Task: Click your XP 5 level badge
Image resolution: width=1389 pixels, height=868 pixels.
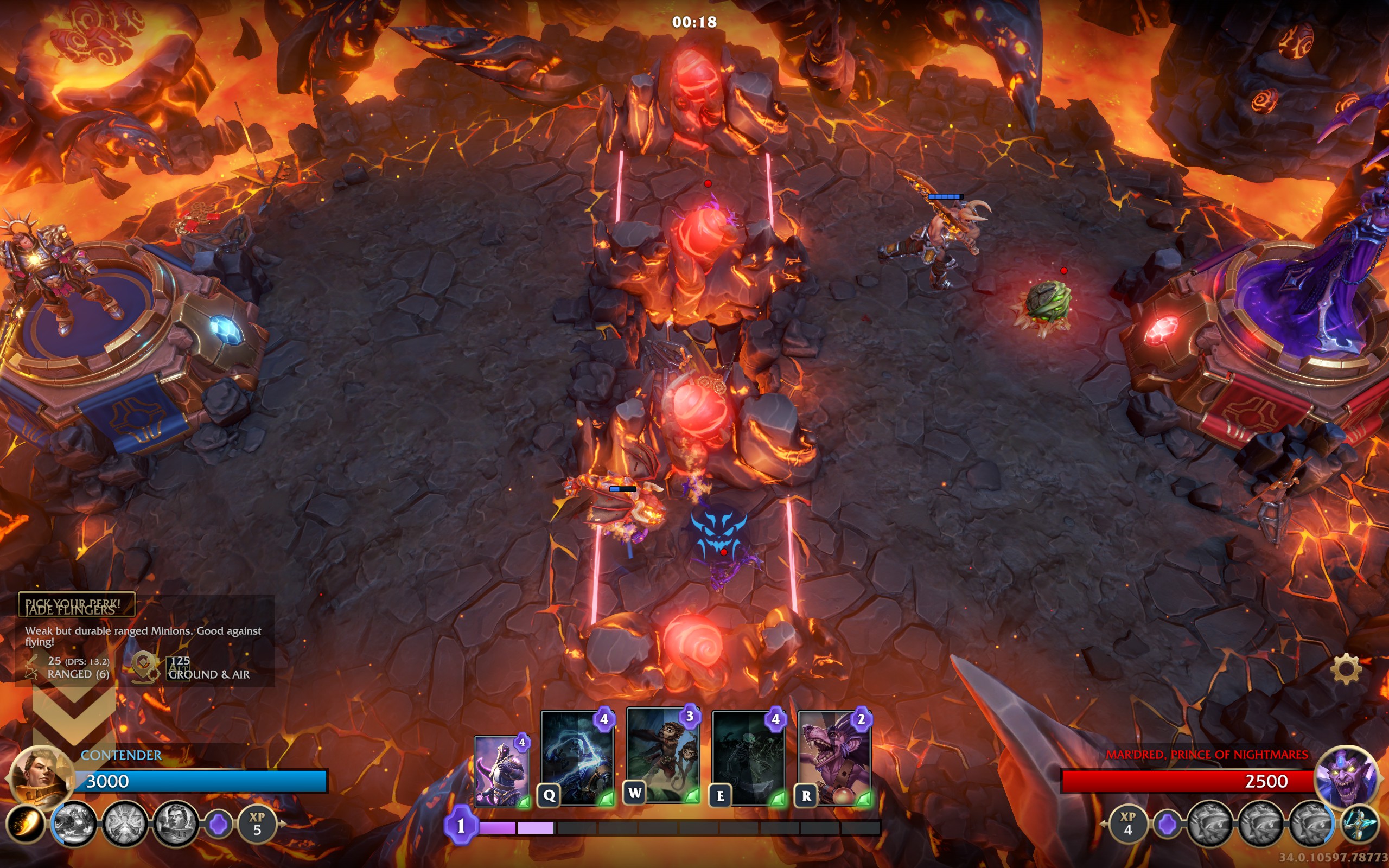Action: (257, 825)
